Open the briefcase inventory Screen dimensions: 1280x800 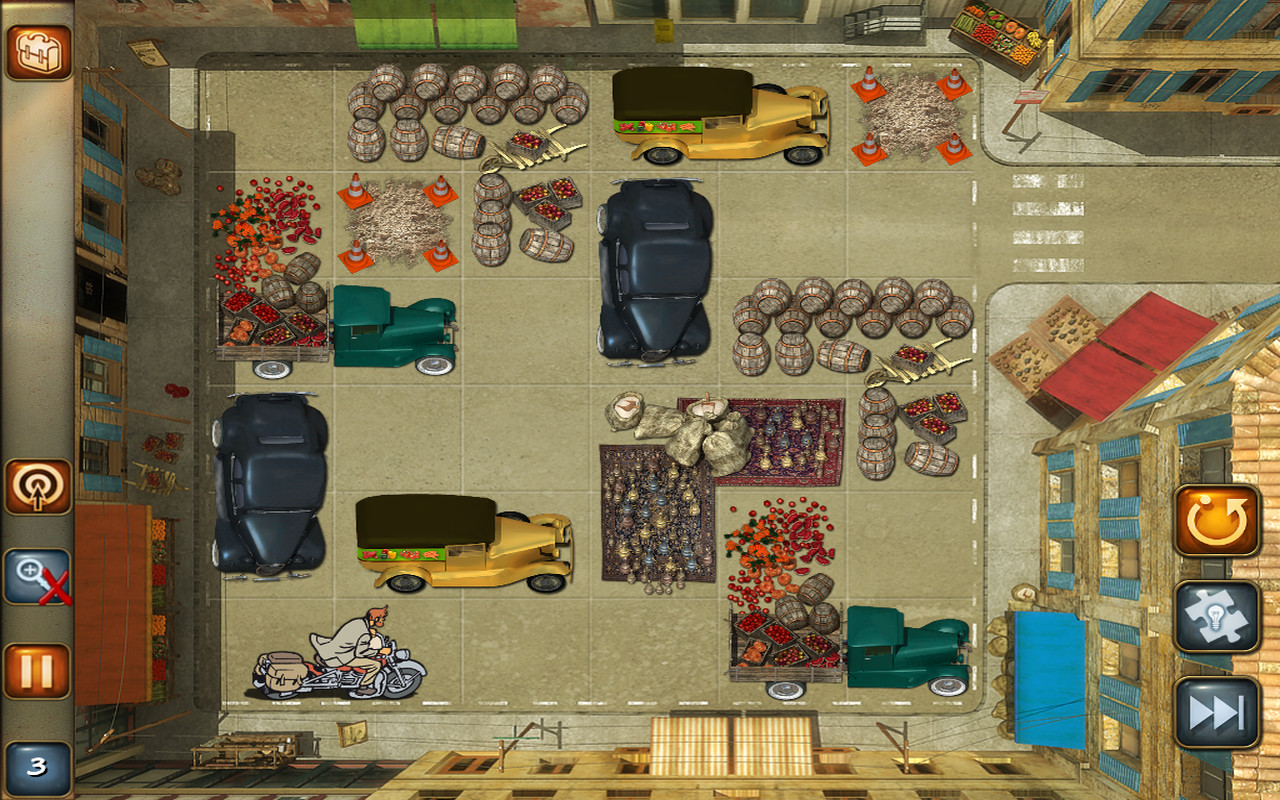tap(38, 52)
